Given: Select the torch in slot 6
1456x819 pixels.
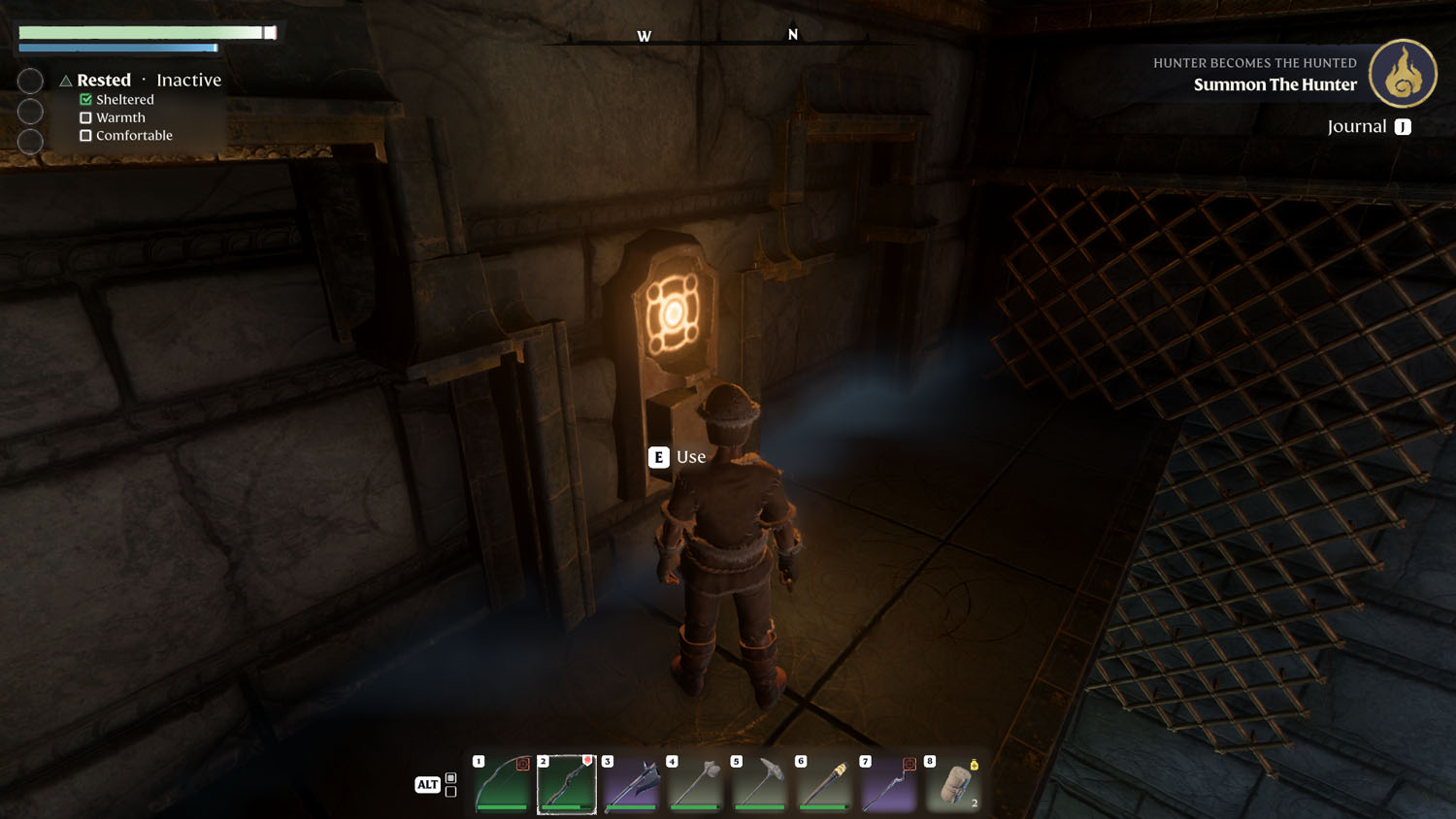Looking at the screenshot, I should (825, 784).
